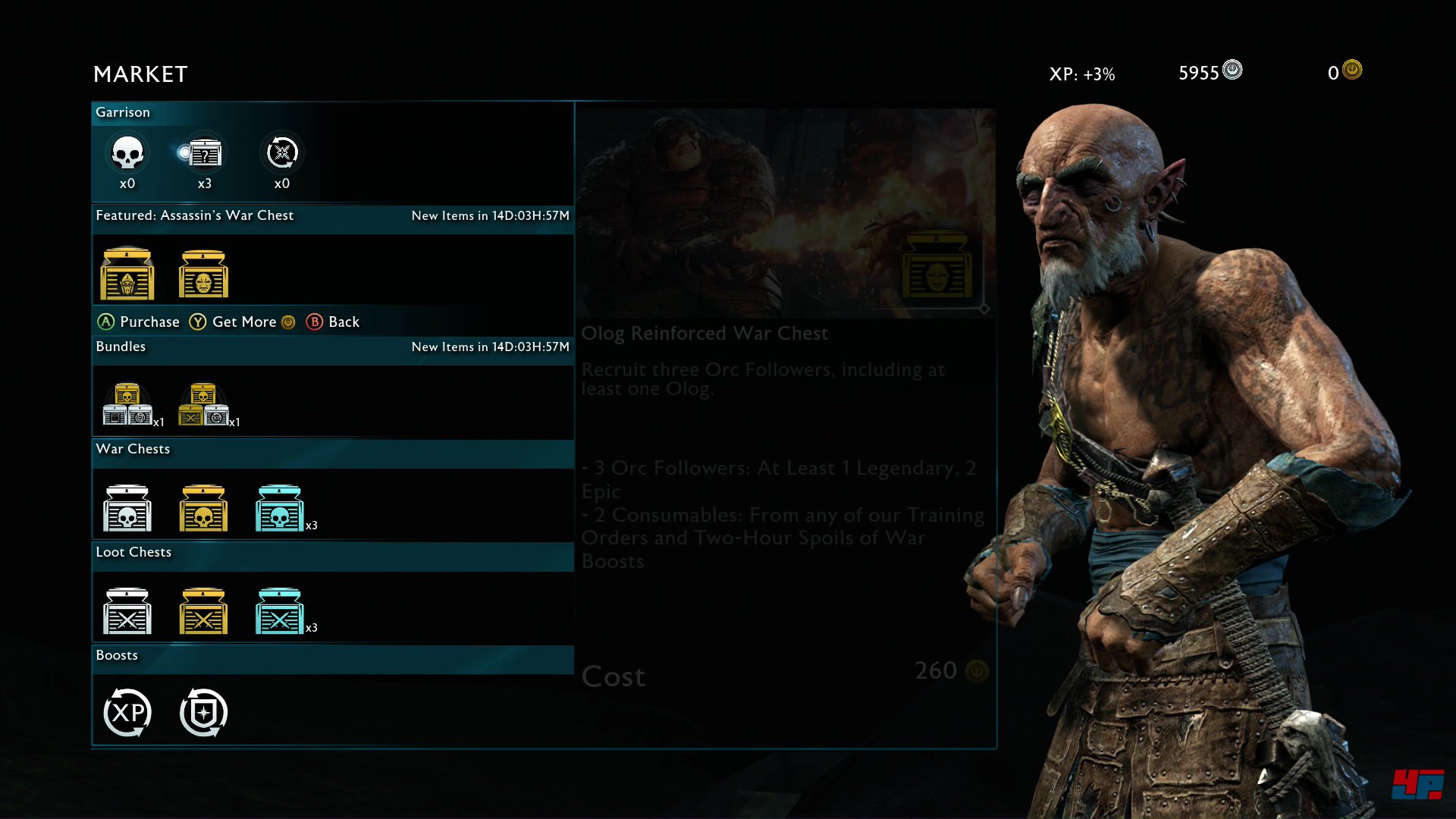Viewport: 1456px width, 819px height.
Task: Choose the teal War Chest
Action: pyautogui.click(x=280, y=508)
